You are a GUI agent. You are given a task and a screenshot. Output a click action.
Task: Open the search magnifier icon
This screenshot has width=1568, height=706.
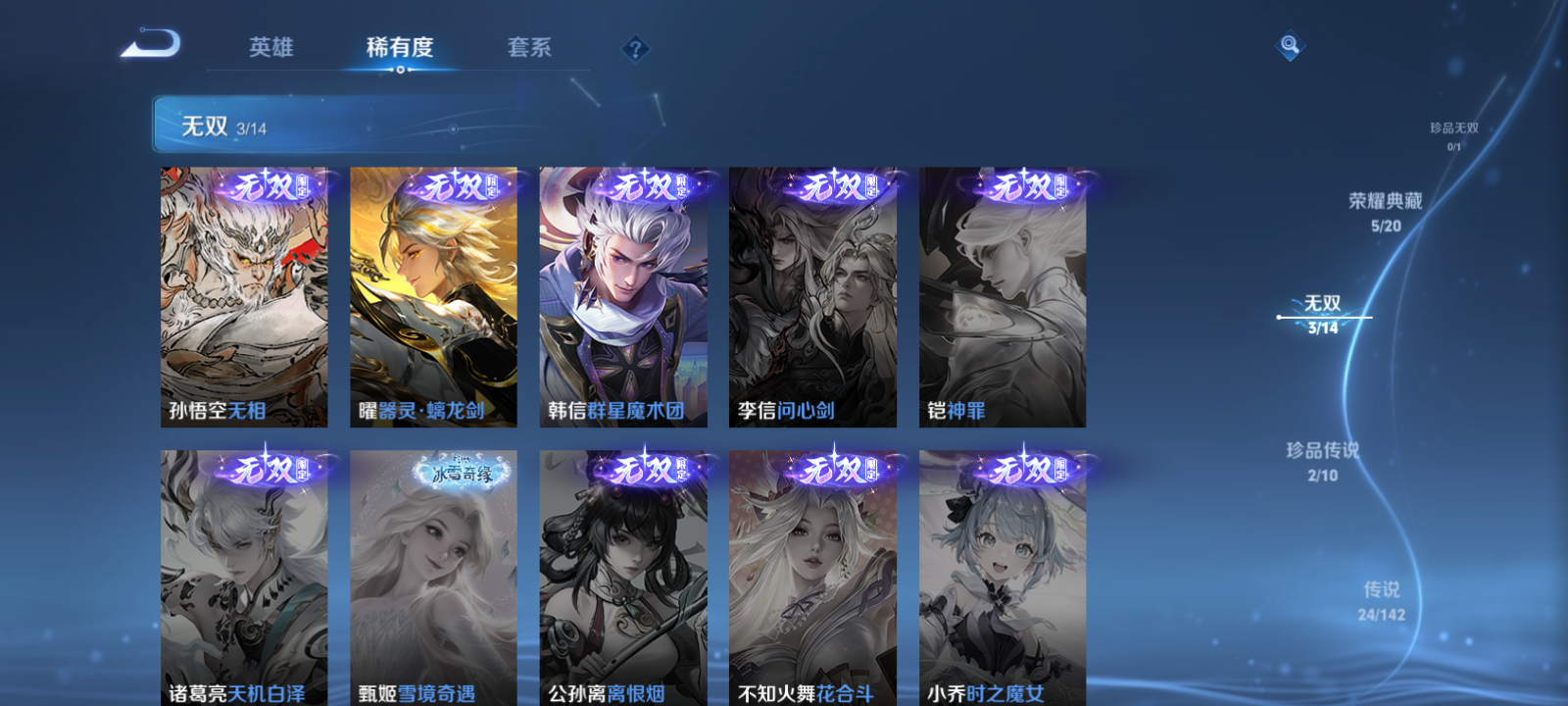tap(1288, 43)
